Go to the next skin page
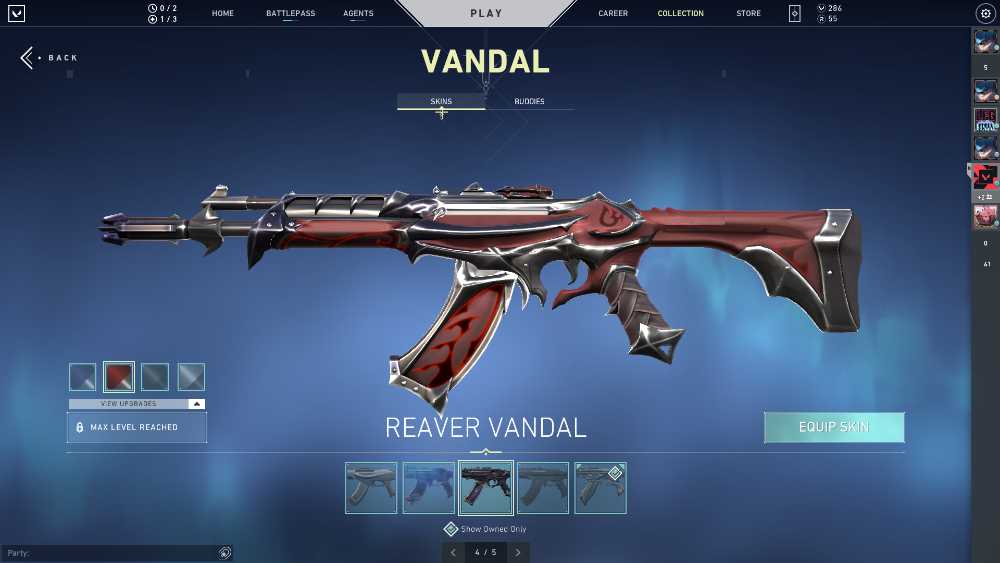1000x563 pixels. pos(518,552)
